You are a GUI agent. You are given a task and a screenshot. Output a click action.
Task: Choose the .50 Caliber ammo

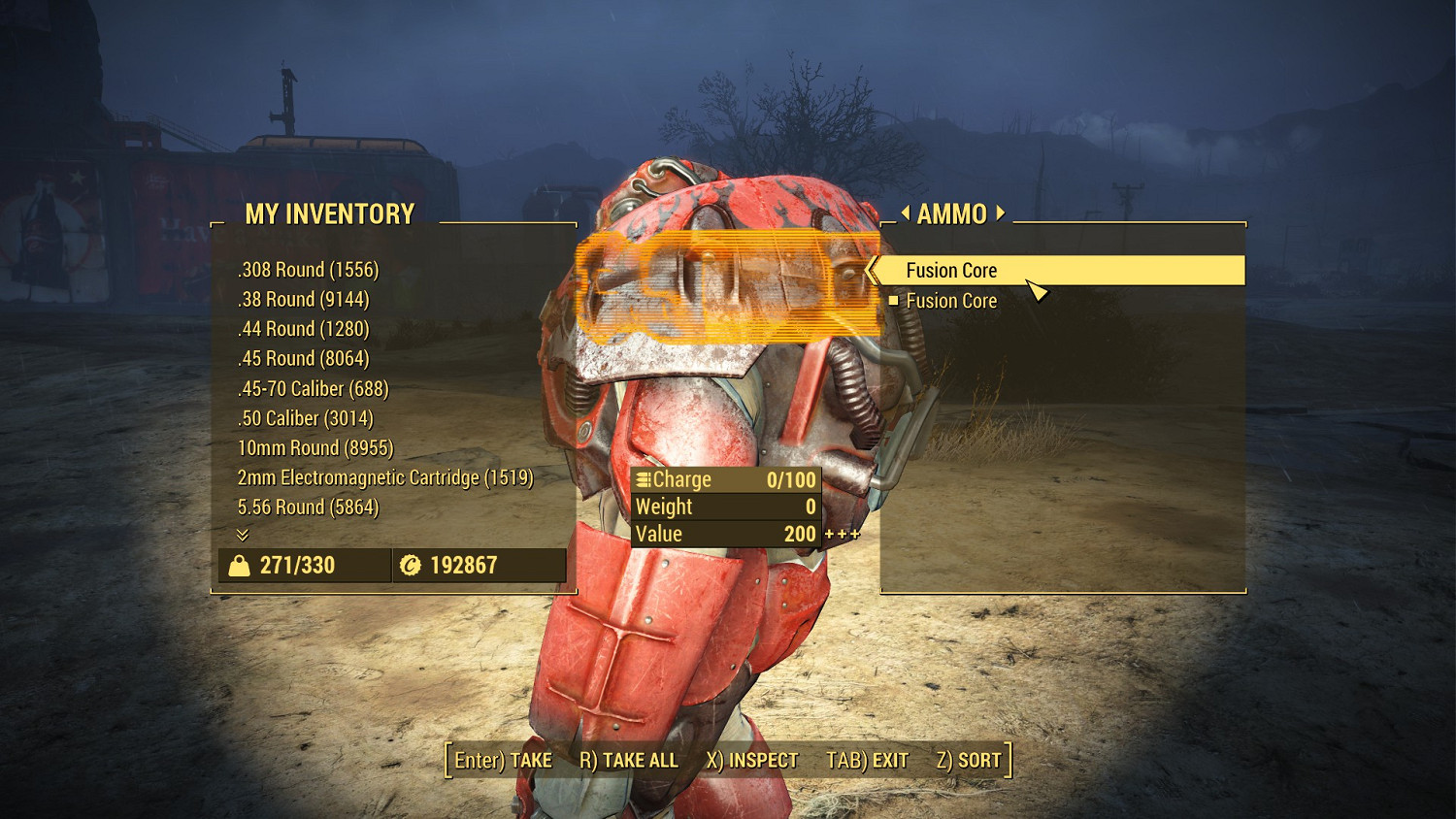coord(305,418)
